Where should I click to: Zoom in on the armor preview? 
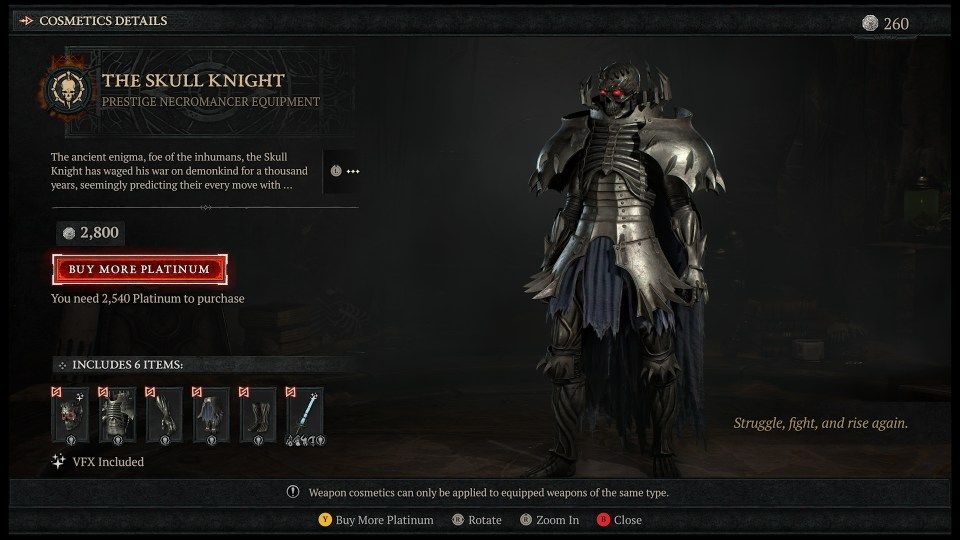tap(551, 520)
